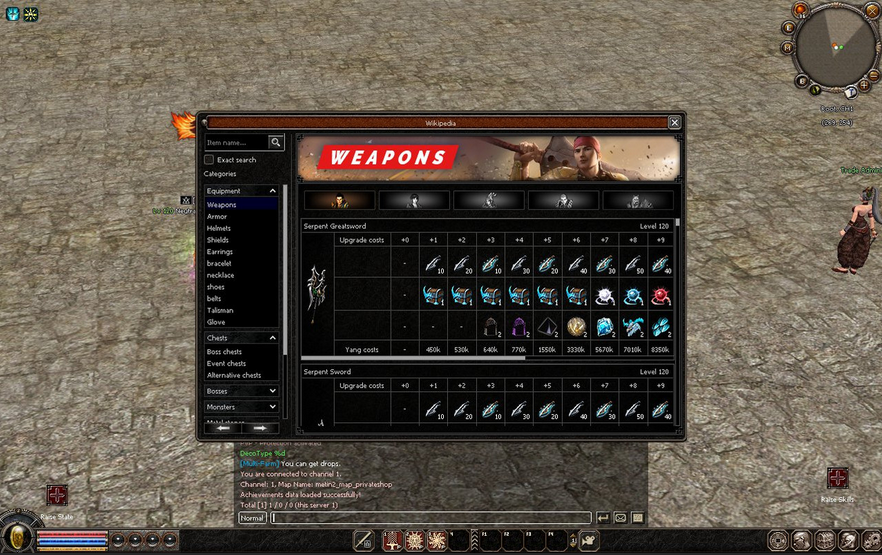Open the Boss chests list
Image resolution: width=882 pixels, height=555 pixels.
(x=224, y=352)
